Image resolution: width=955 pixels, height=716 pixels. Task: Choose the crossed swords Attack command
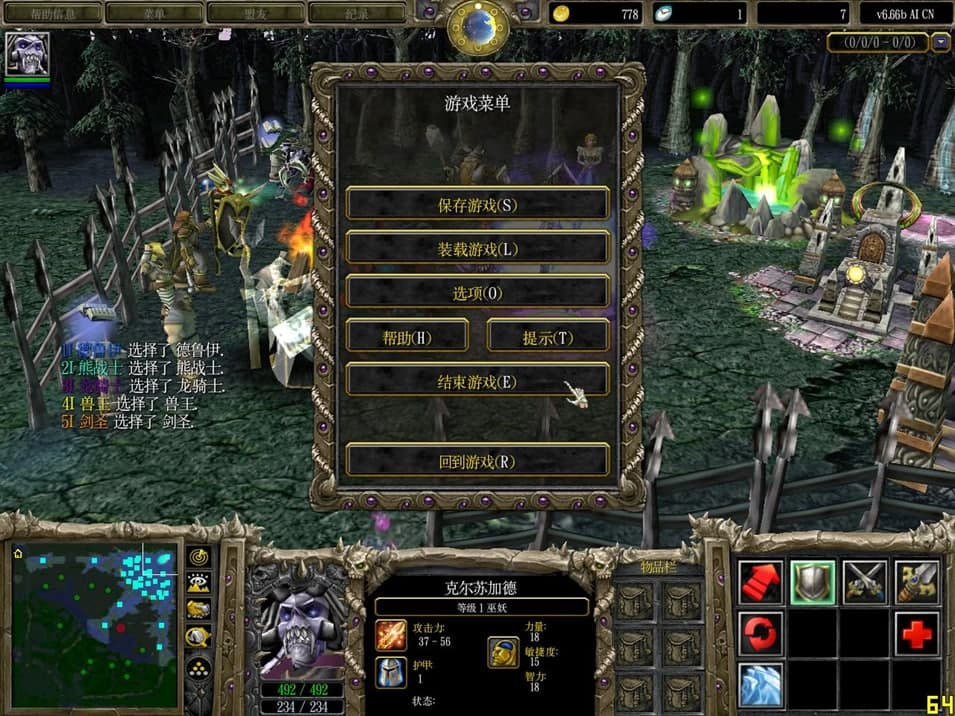click(865, 582)
